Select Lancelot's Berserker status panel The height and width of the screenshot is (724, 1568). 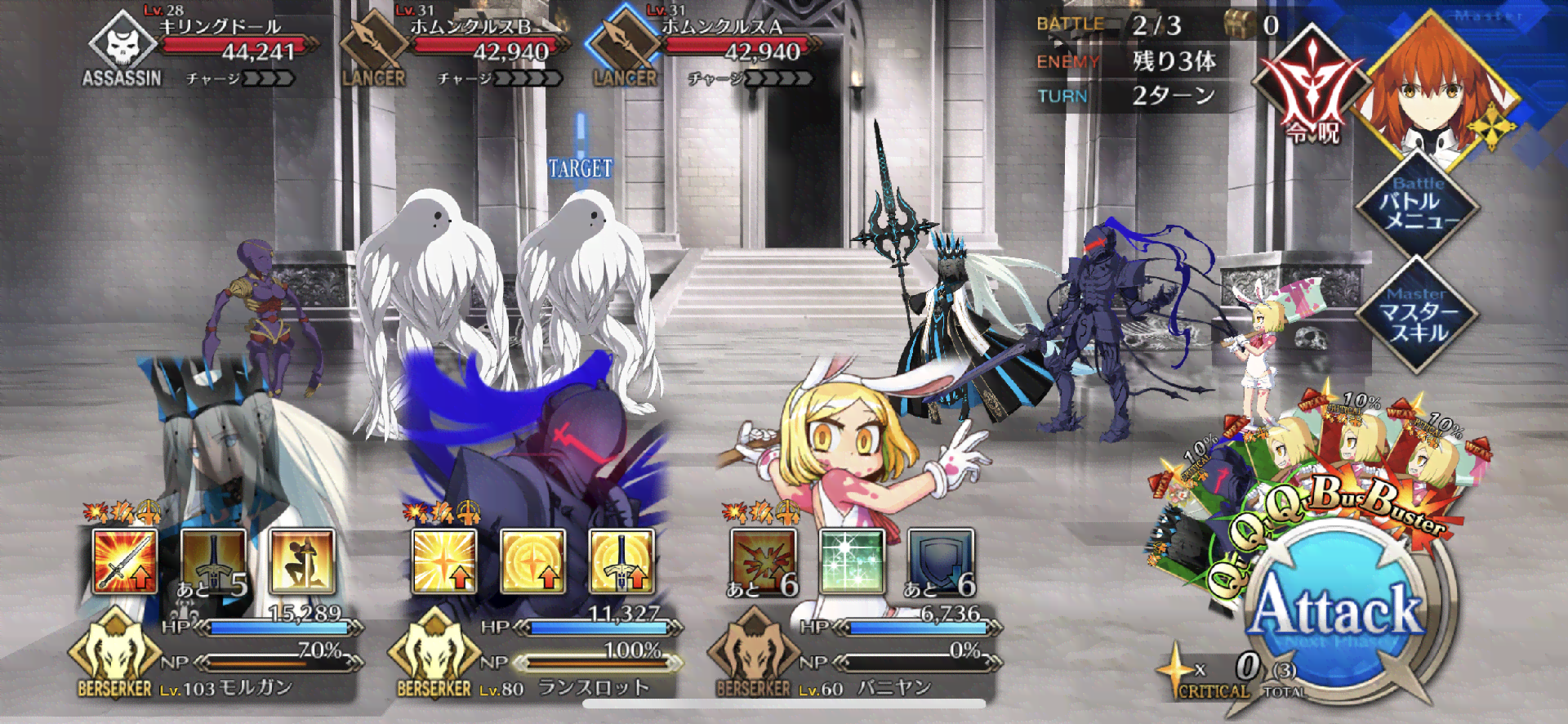tap(535, 654)
